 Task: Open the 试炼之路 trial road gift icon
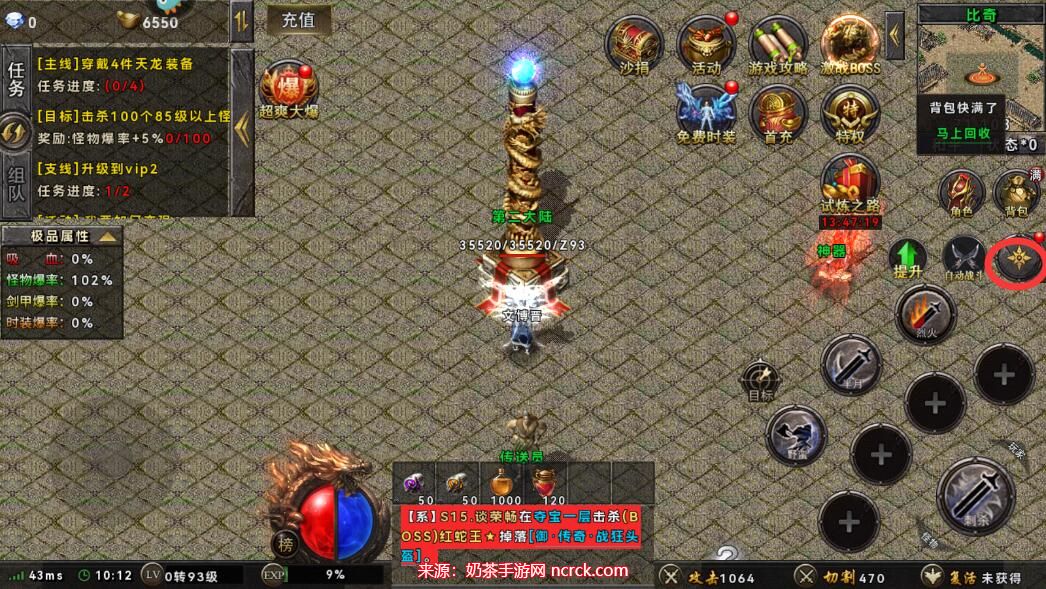(850, 184)
